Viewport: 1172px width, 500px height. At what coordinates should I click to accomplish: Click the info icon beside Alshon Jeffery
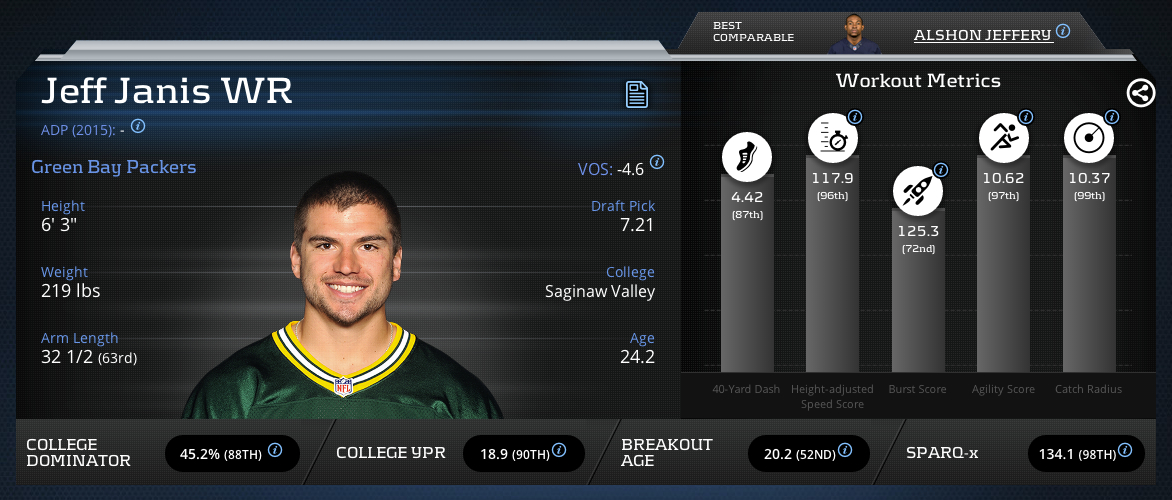pos(1063,31)
